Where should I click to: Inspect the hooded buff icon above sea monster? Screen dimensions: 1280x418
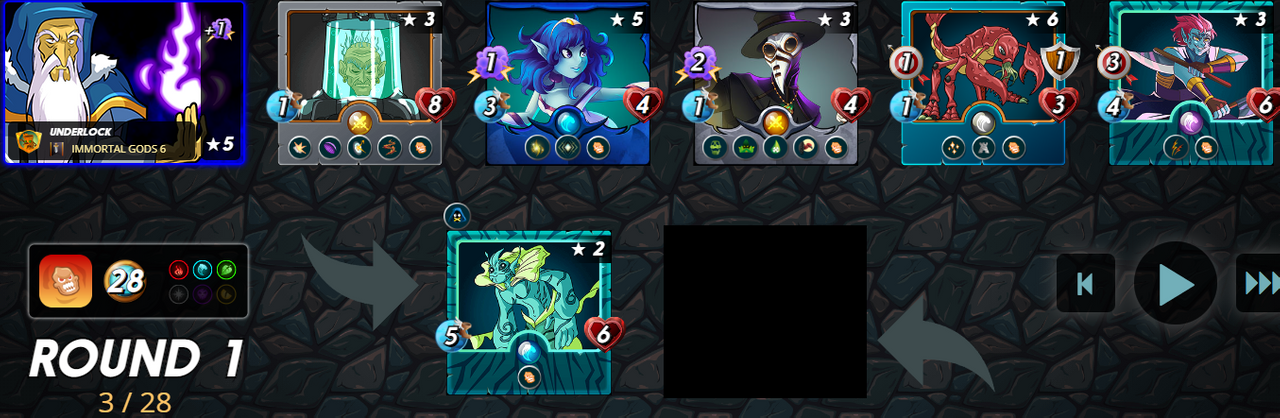coord(457,215)
